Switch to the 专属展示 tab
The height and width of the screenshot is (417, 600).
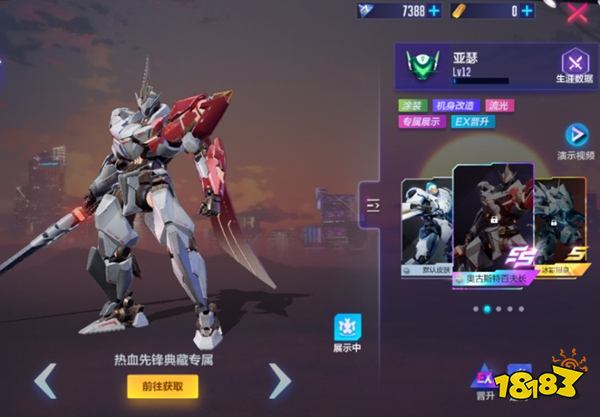(x=420, y=122)
